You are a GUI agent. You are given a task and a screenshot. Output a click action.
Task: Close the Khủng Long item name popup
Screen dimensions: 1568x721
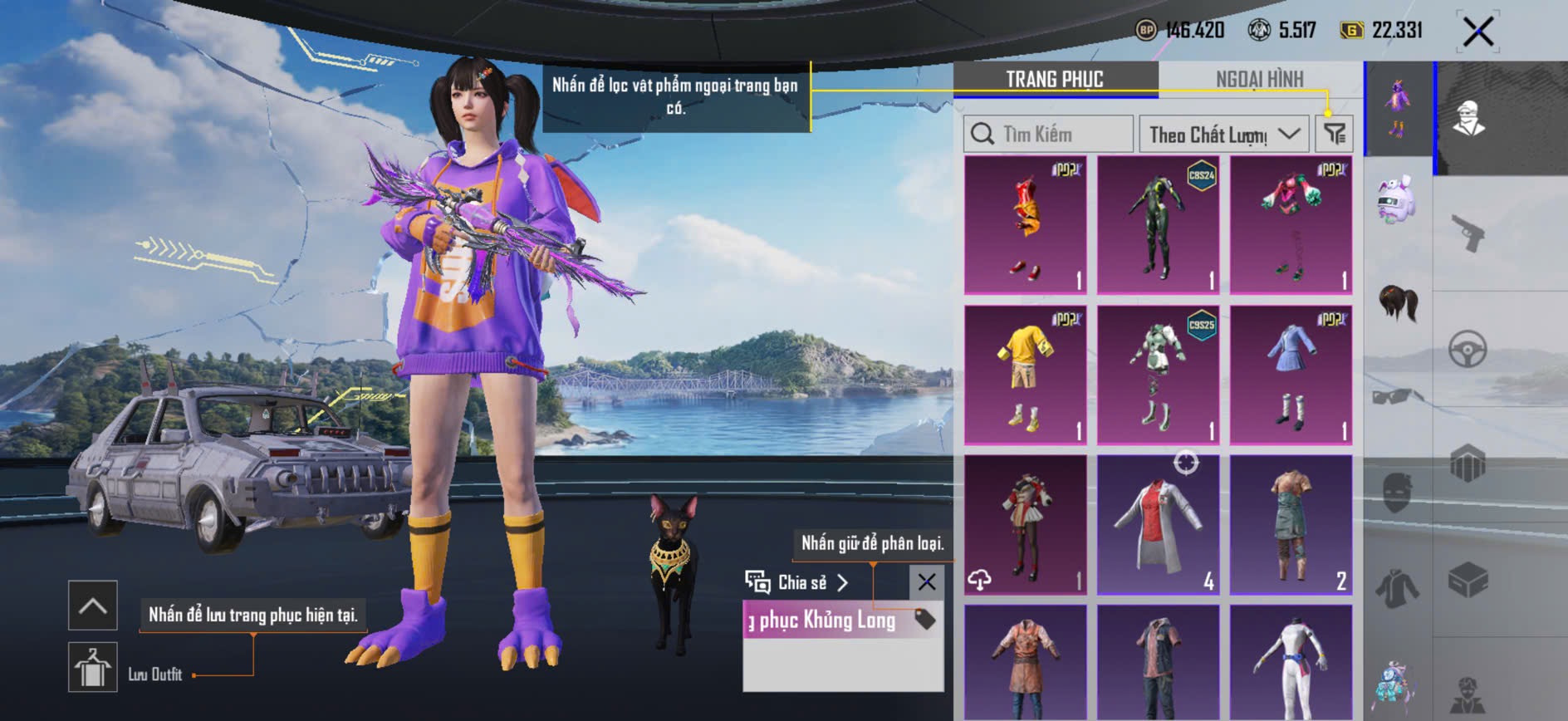coord(927,582)
